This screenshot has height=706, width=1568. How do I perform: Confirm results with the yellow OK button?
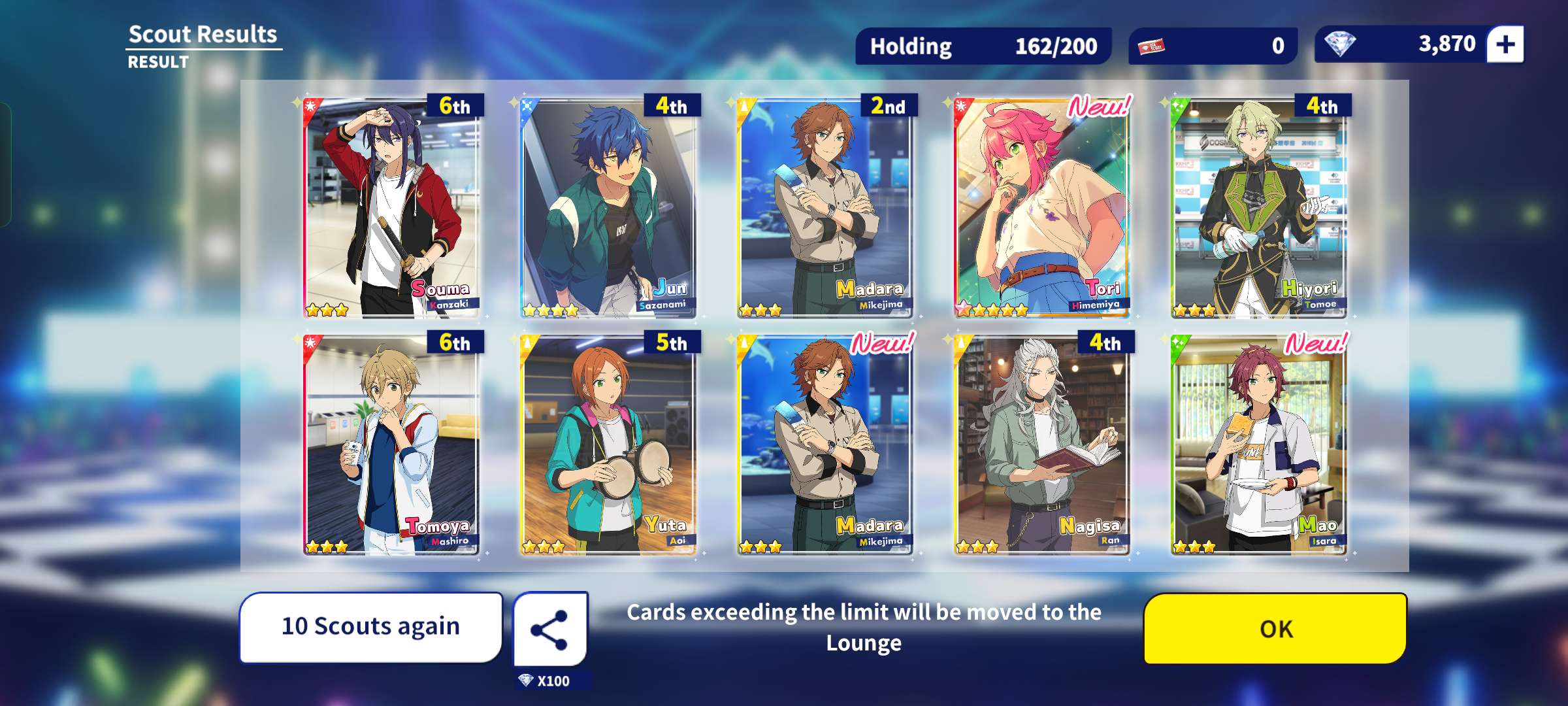tap(1275, 628)
